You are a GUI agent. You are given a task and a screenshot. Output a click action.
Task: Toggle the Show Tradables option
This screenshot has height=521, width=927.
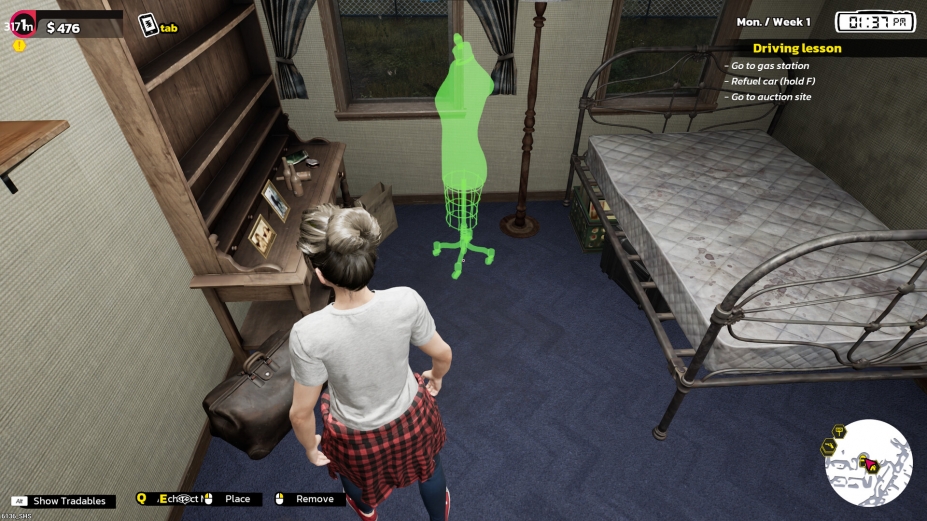[x=68, y=500]
